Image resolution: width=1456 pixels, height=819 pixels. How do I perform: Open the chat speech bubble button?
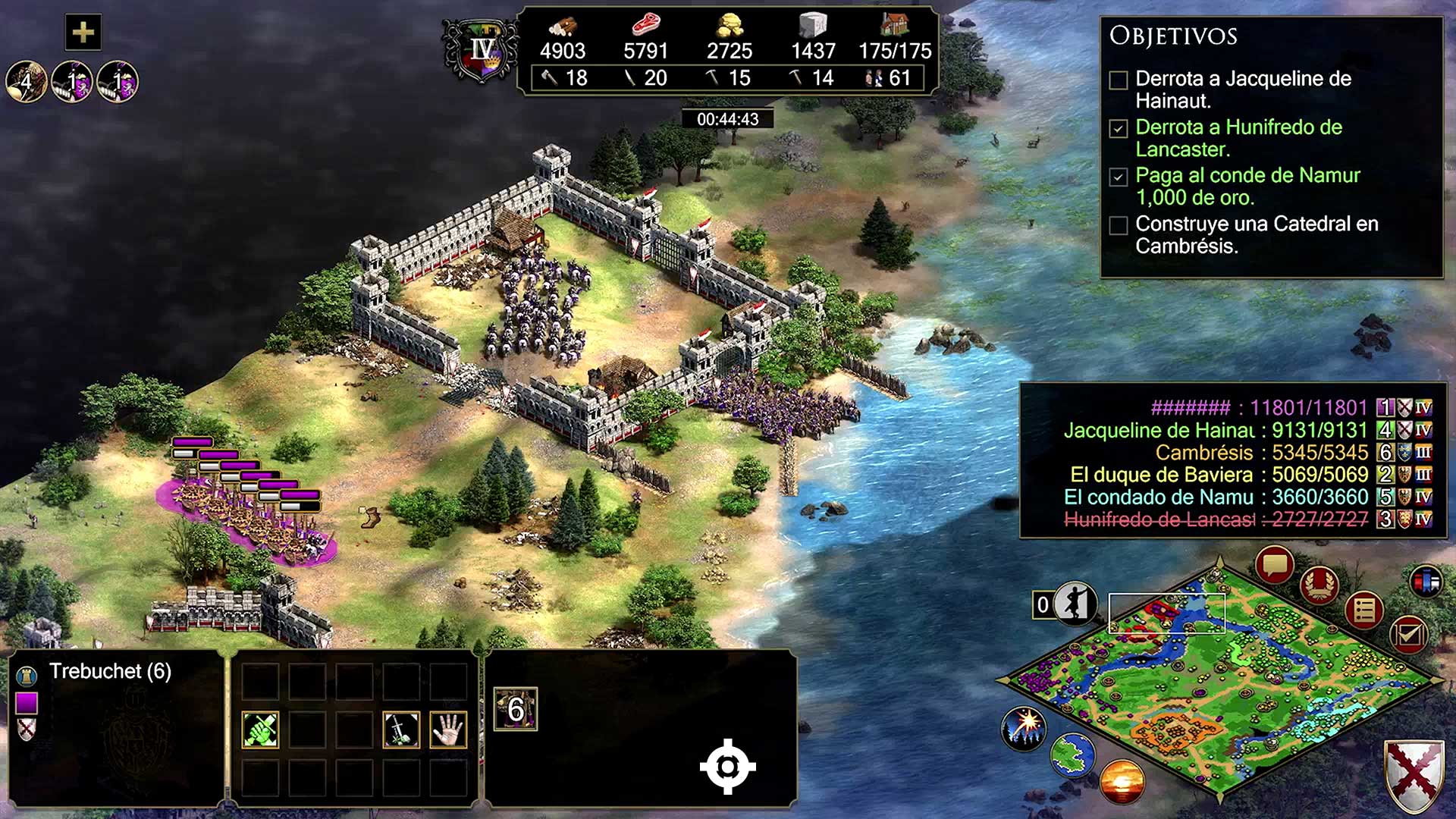(1274, 566)
